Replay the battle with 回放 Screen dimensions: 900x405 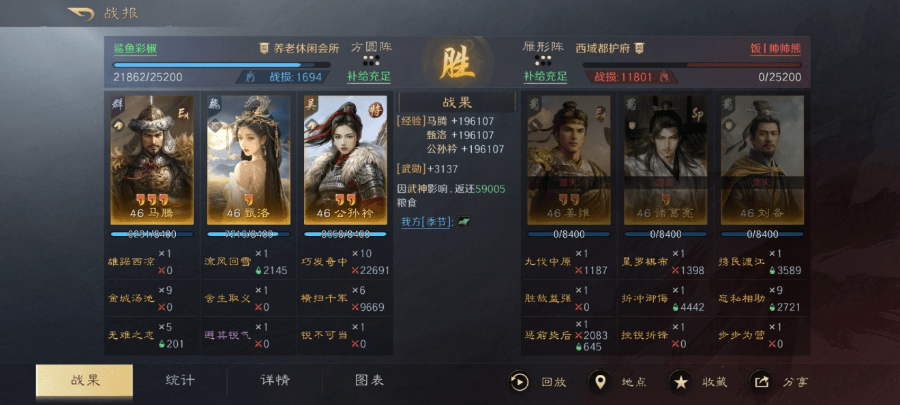[x=539, y=381]
